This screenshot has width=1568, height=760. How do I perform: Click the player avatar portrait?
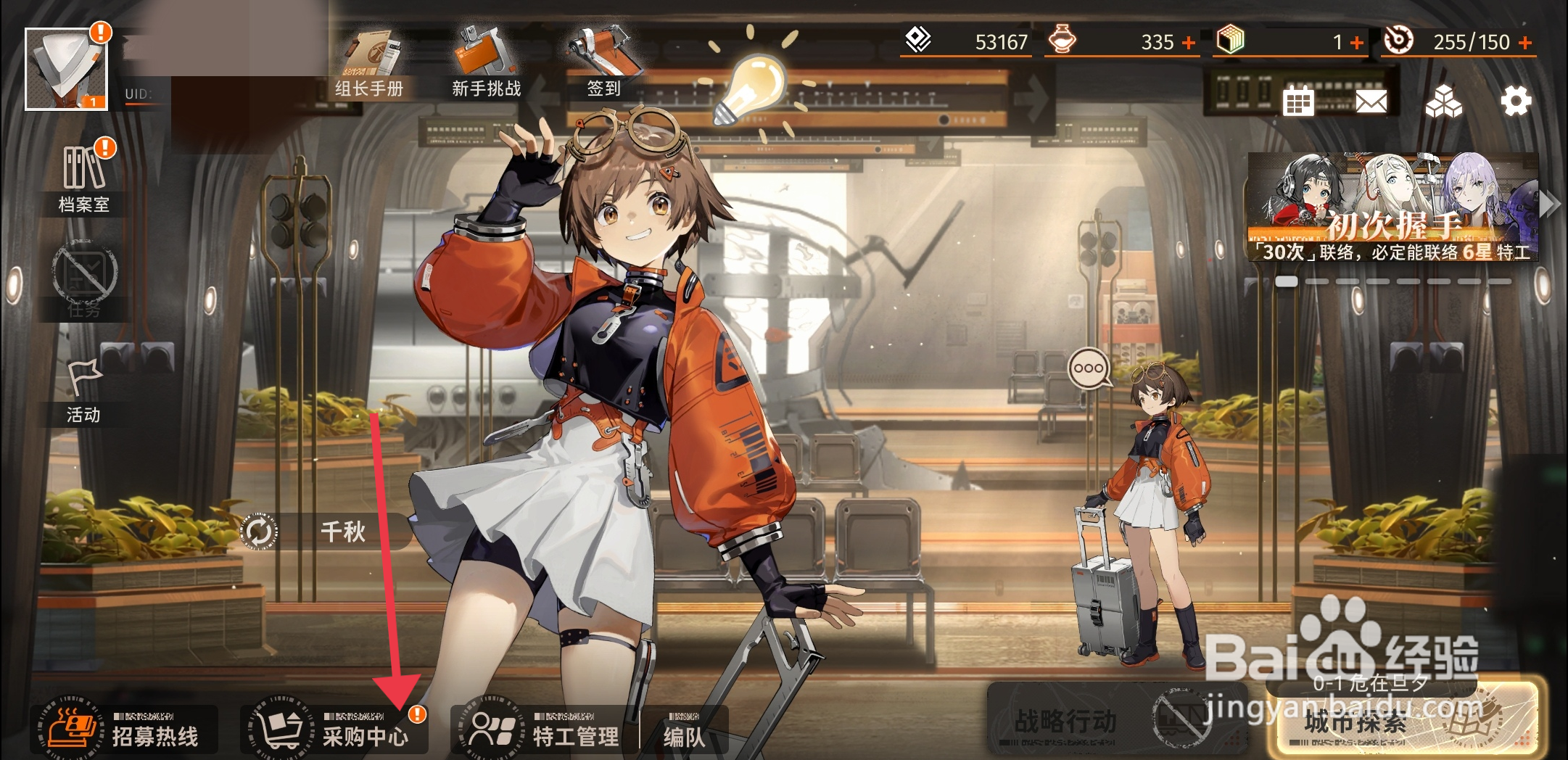tap(66, 70)
